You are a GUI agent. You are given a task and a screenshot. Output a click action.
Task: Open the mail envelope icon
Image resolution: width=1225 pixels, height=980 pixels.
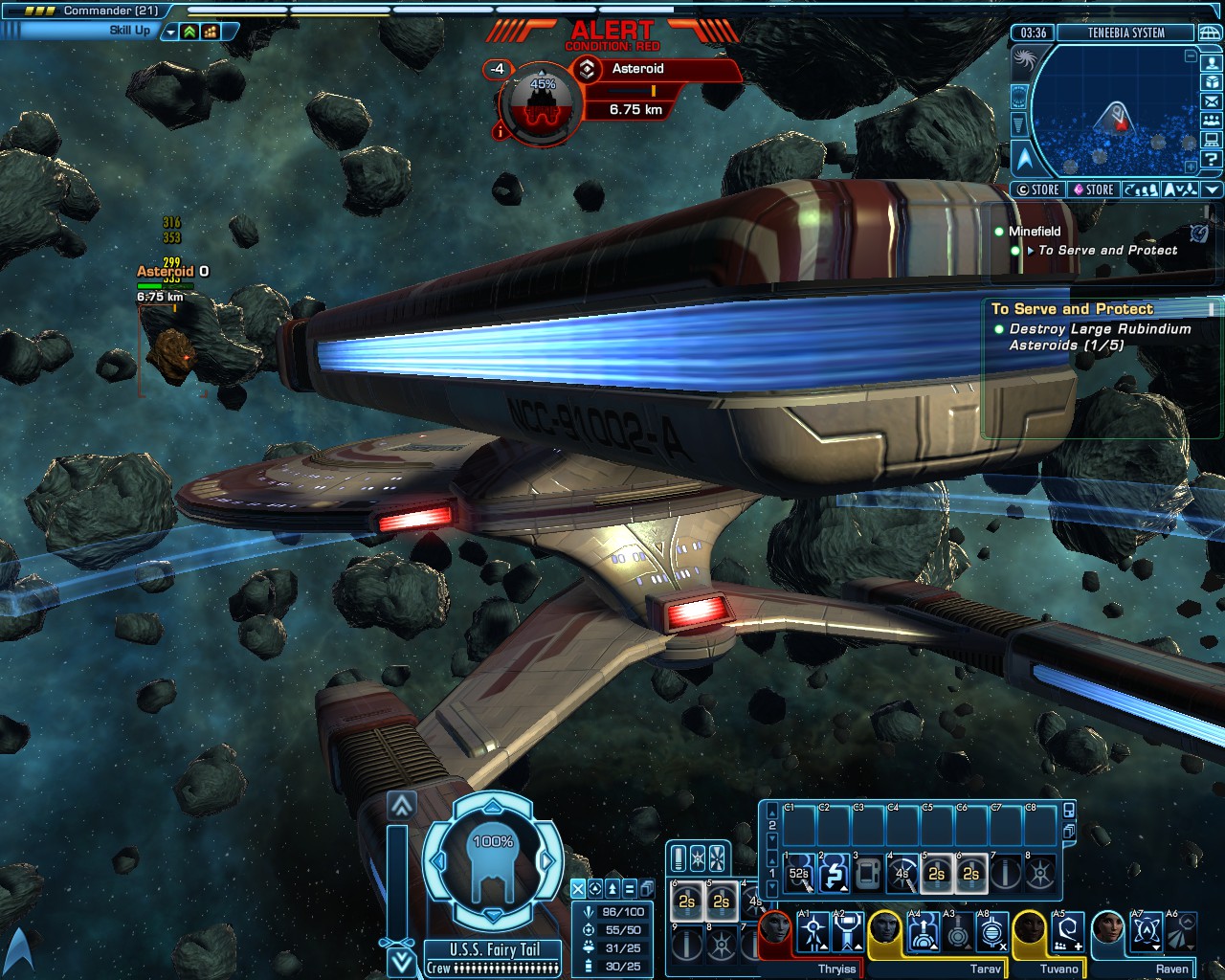(x=1212, y=101)
